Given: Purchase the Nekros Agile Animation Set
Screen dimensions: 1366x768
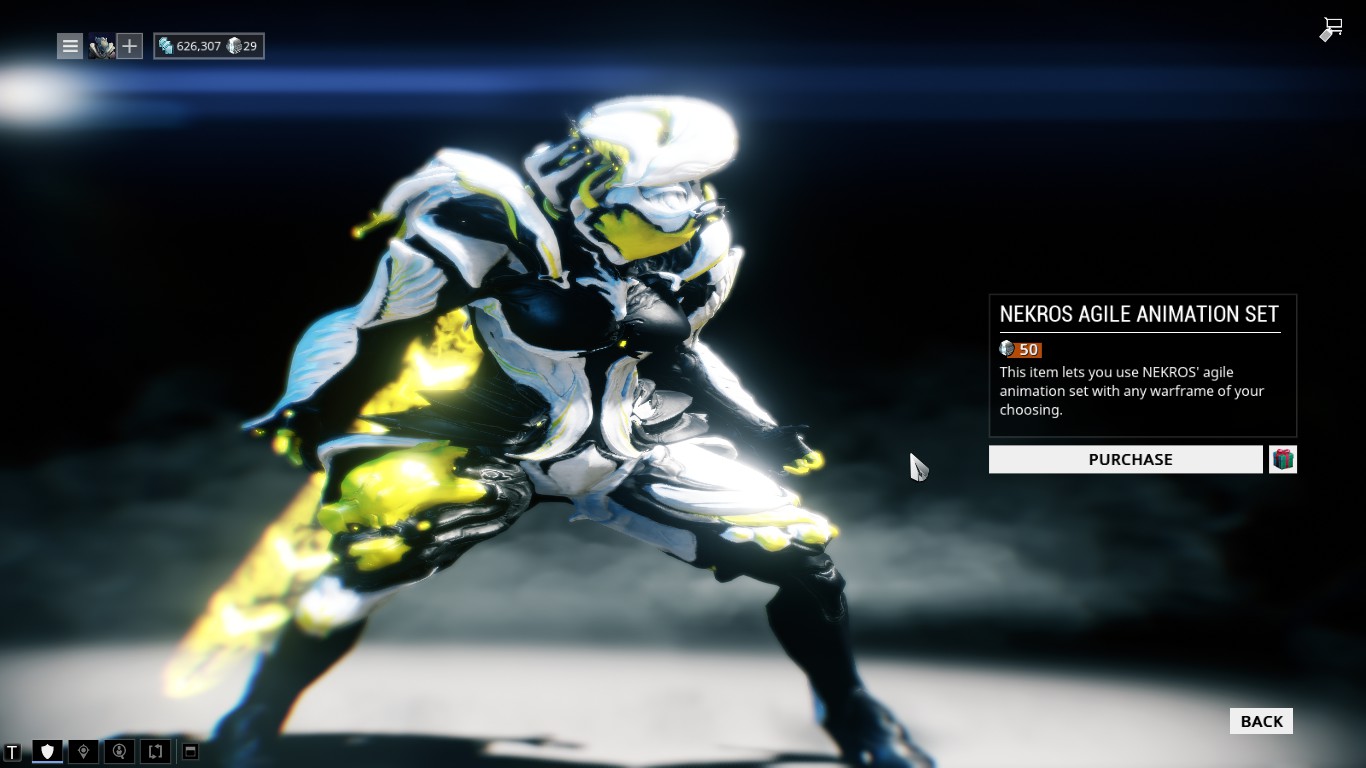Looking at the screenshot, I should (1125, 459).
